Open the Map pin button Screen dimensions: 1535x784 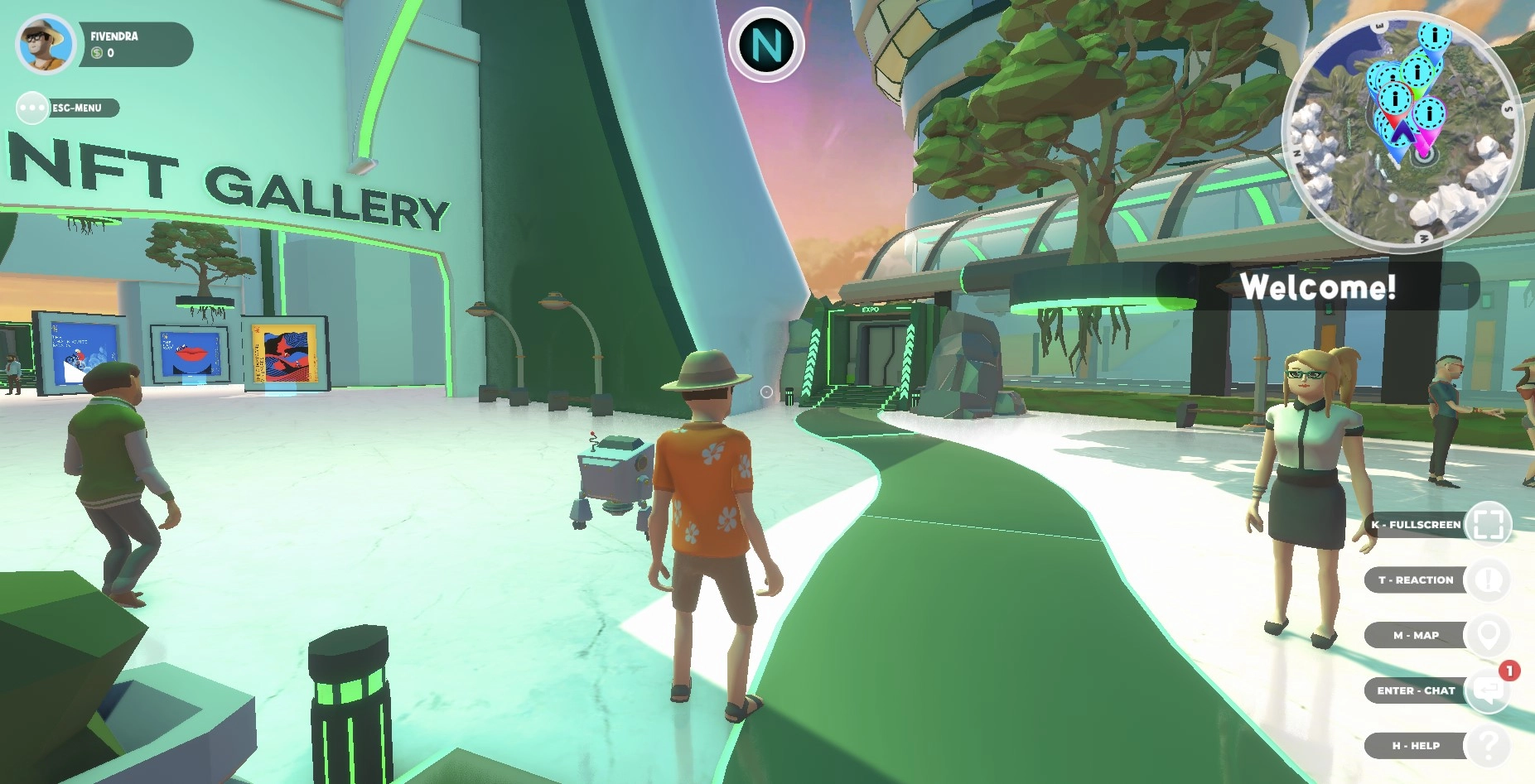tap(1488, 636)
